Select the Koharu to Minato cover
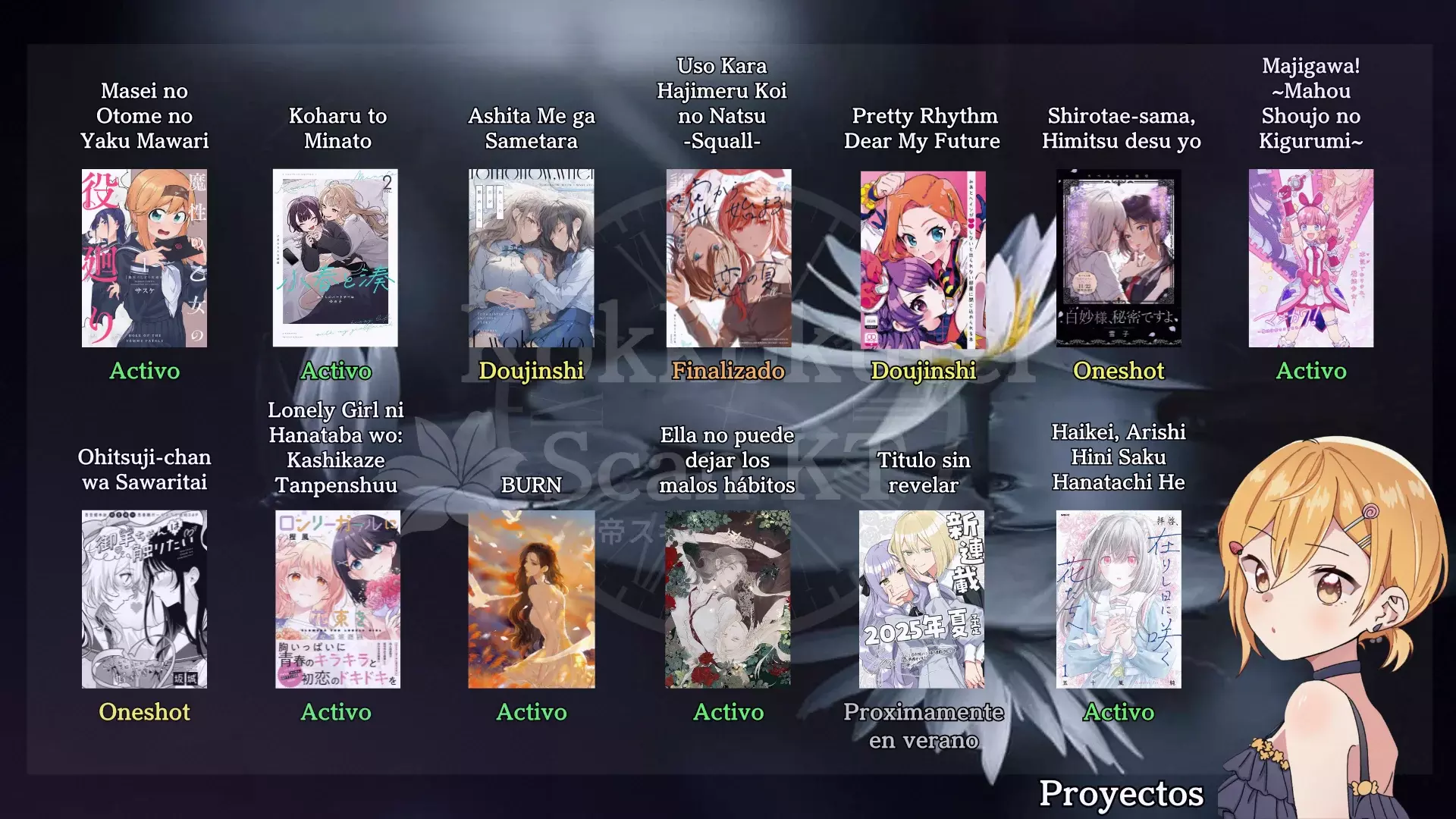 (x=335, y=258)
